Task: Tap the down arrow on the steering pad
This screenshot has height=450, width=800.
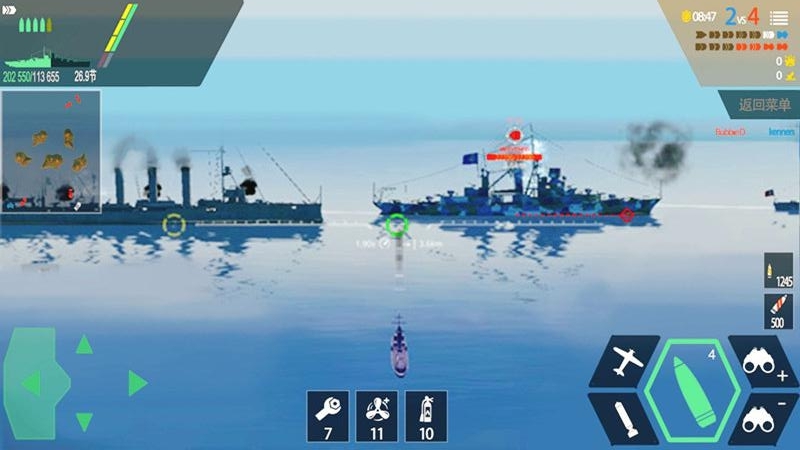Action: tap(85, 420)
